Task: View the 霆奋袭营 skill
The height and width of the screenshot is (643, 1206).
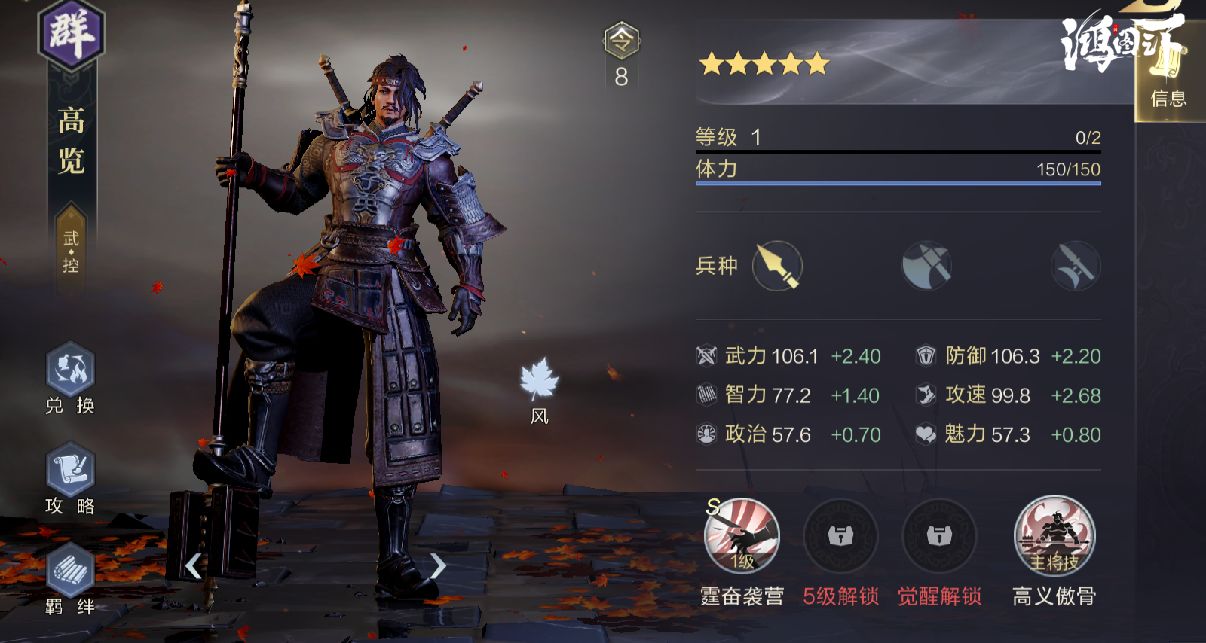Action: point(741,536)
